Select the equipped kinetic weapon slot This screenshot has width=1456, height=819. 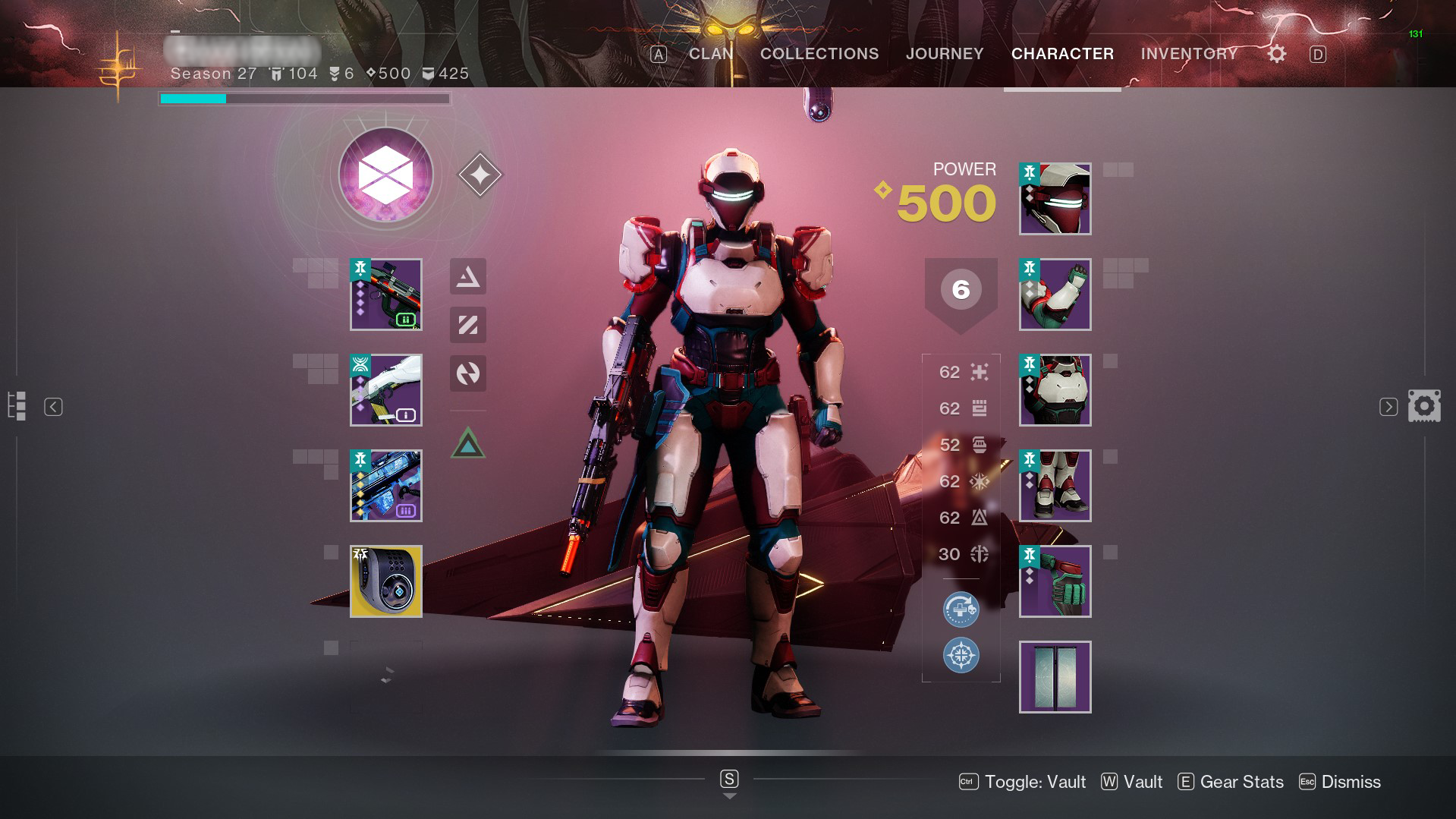(x=386, y=295)
